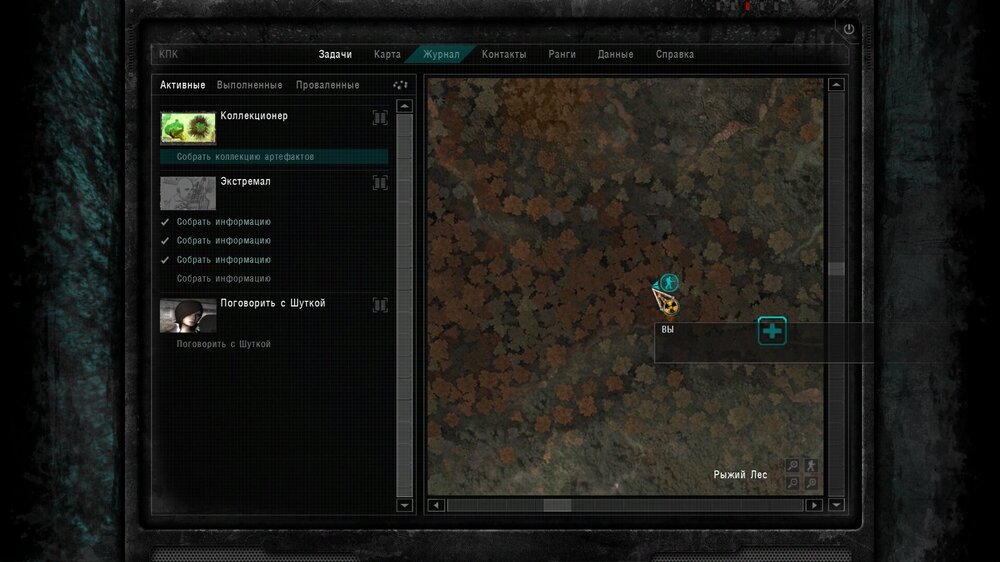Select the Журнал tab
1000x562 pixels.
click(x=441, y=54)
